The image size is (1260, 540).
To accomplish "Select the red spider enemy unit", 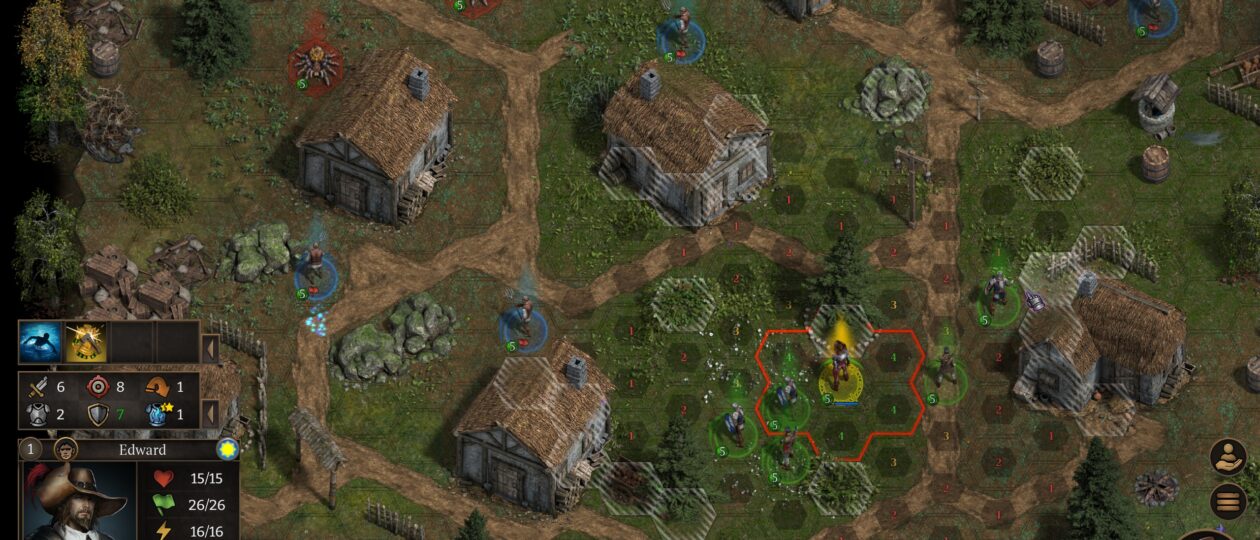I will 315,64.
